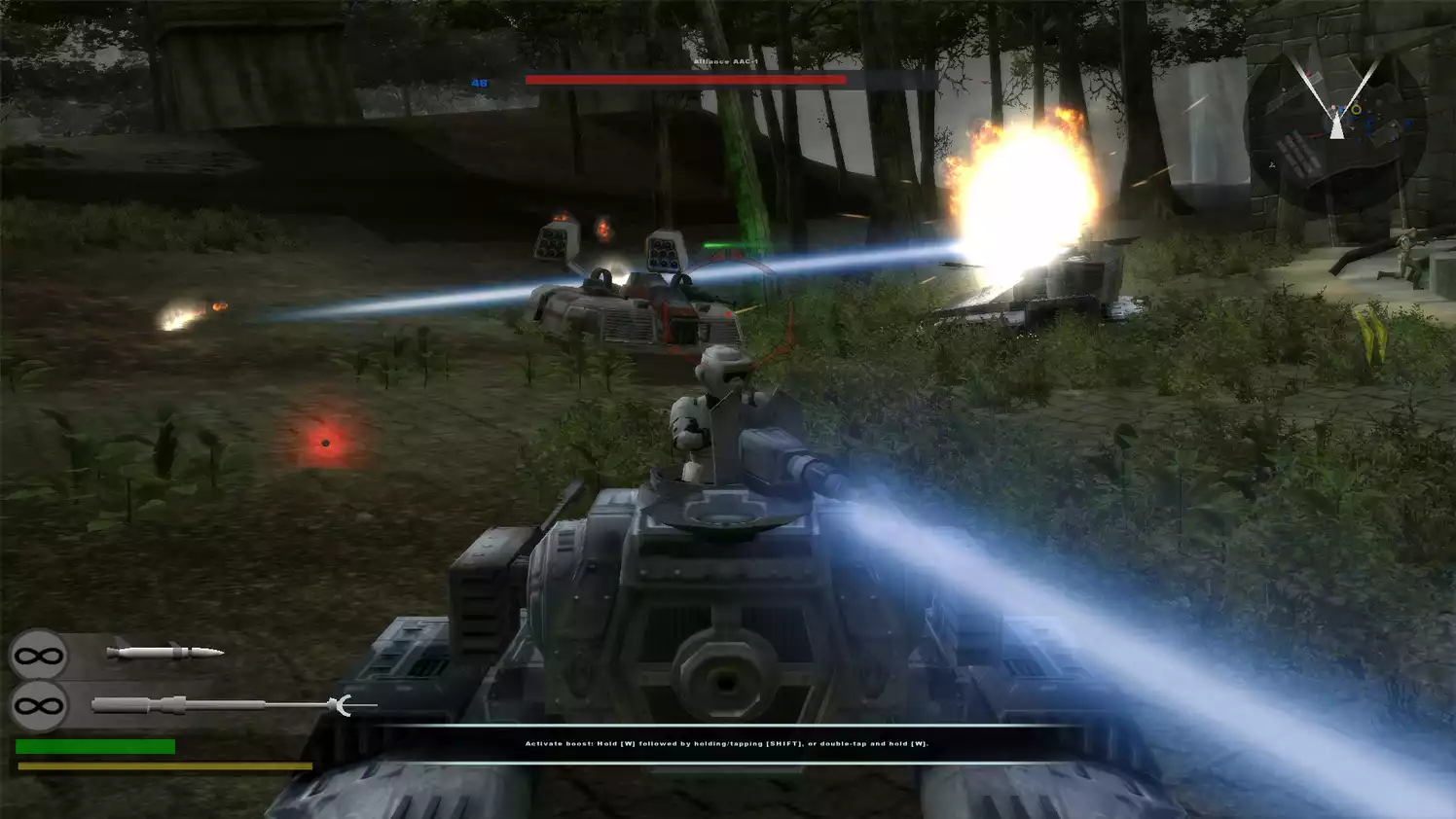Click the yellow command post ring on the minimap
This screenshot has width=1456, height=819.
tap(1357, 110)
